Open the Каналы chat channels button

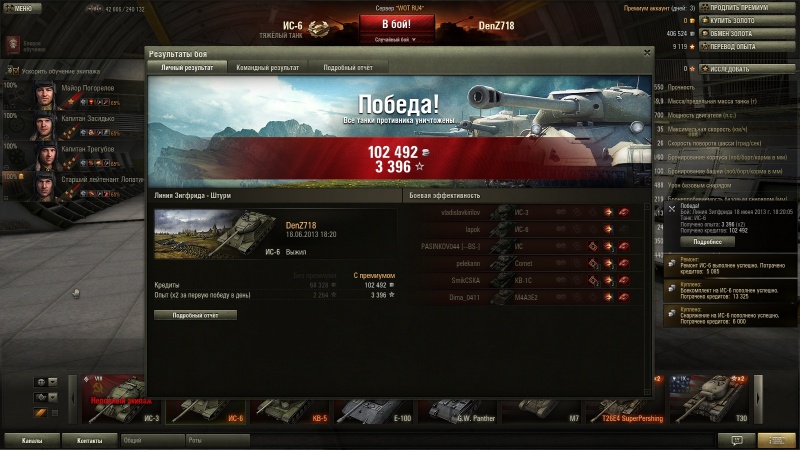(32, 440)
